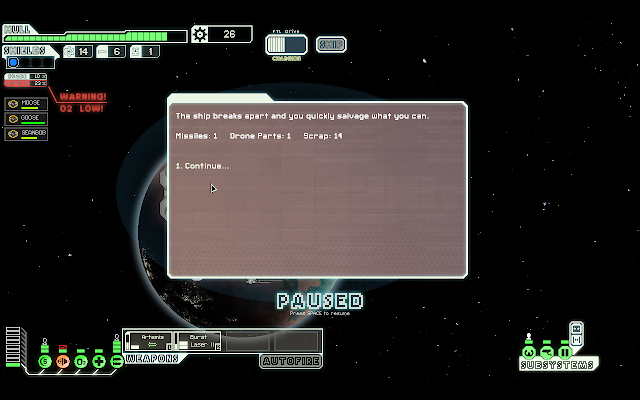Toggle the Autofire button

290,361
